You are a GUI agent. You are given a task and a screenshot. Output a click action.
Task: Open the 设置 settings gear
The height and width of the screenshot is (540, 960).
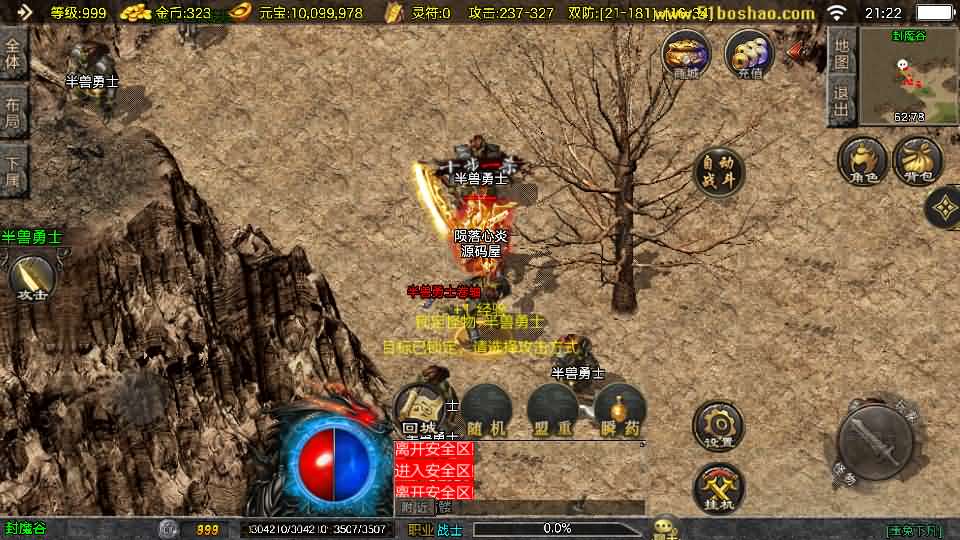coord(718,425)
